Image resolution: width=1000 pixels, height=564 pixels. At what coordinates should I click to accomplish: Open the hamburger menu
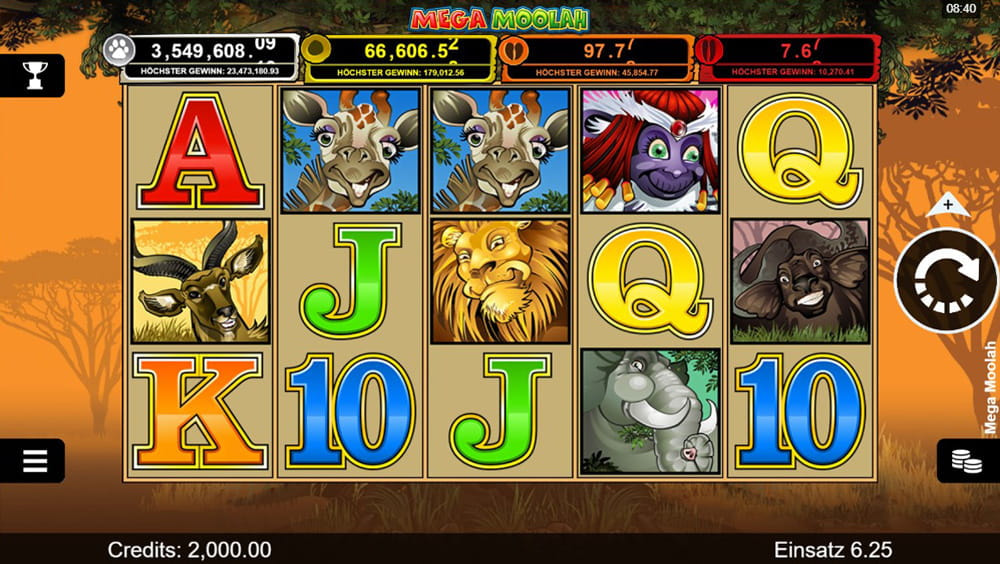click(34, 461)
